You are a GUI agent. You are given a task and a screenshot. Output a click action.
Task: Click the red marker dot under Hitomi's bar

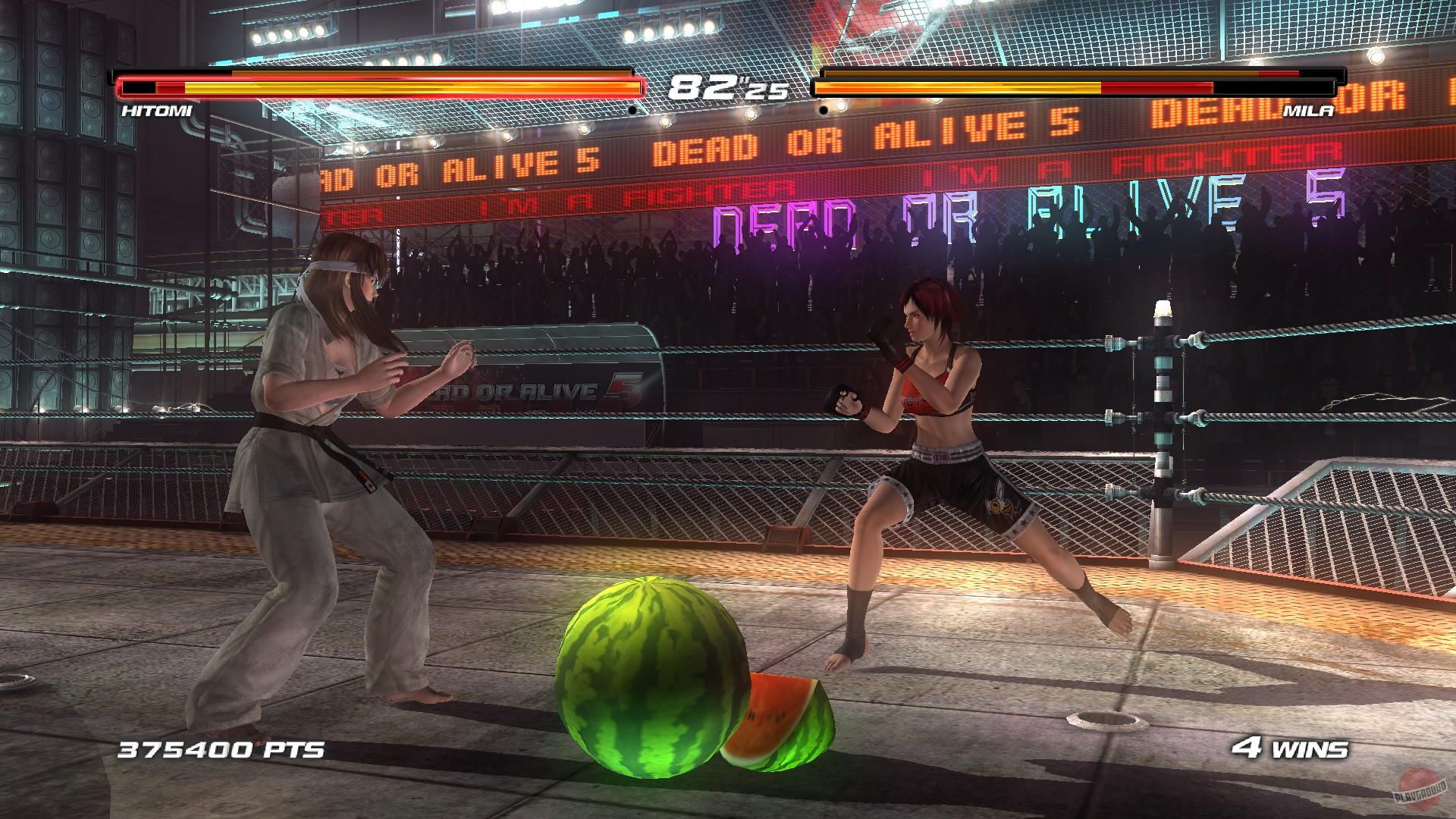coord(634,108)
